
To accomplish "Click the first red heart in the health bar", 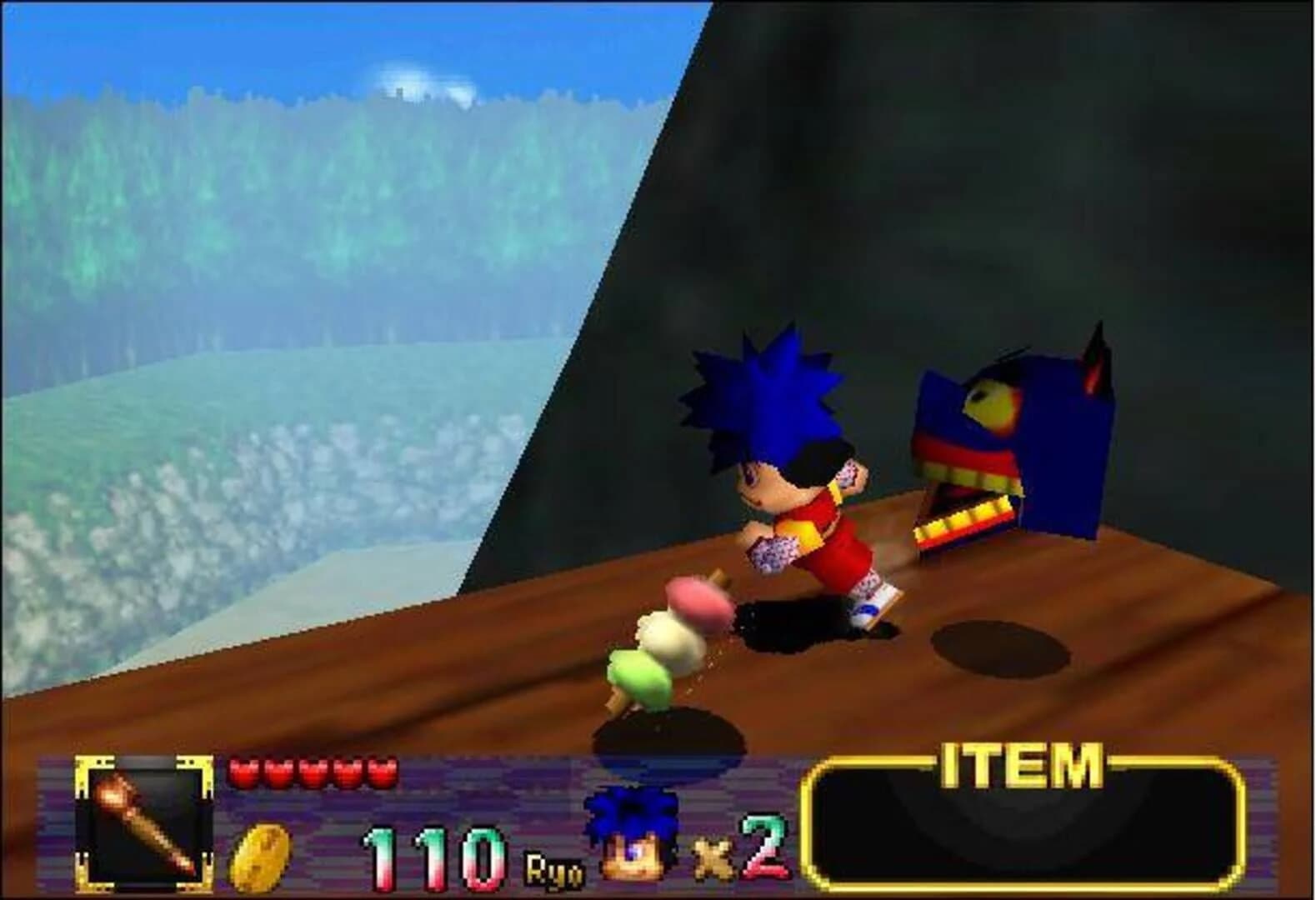I will [246, 771].
